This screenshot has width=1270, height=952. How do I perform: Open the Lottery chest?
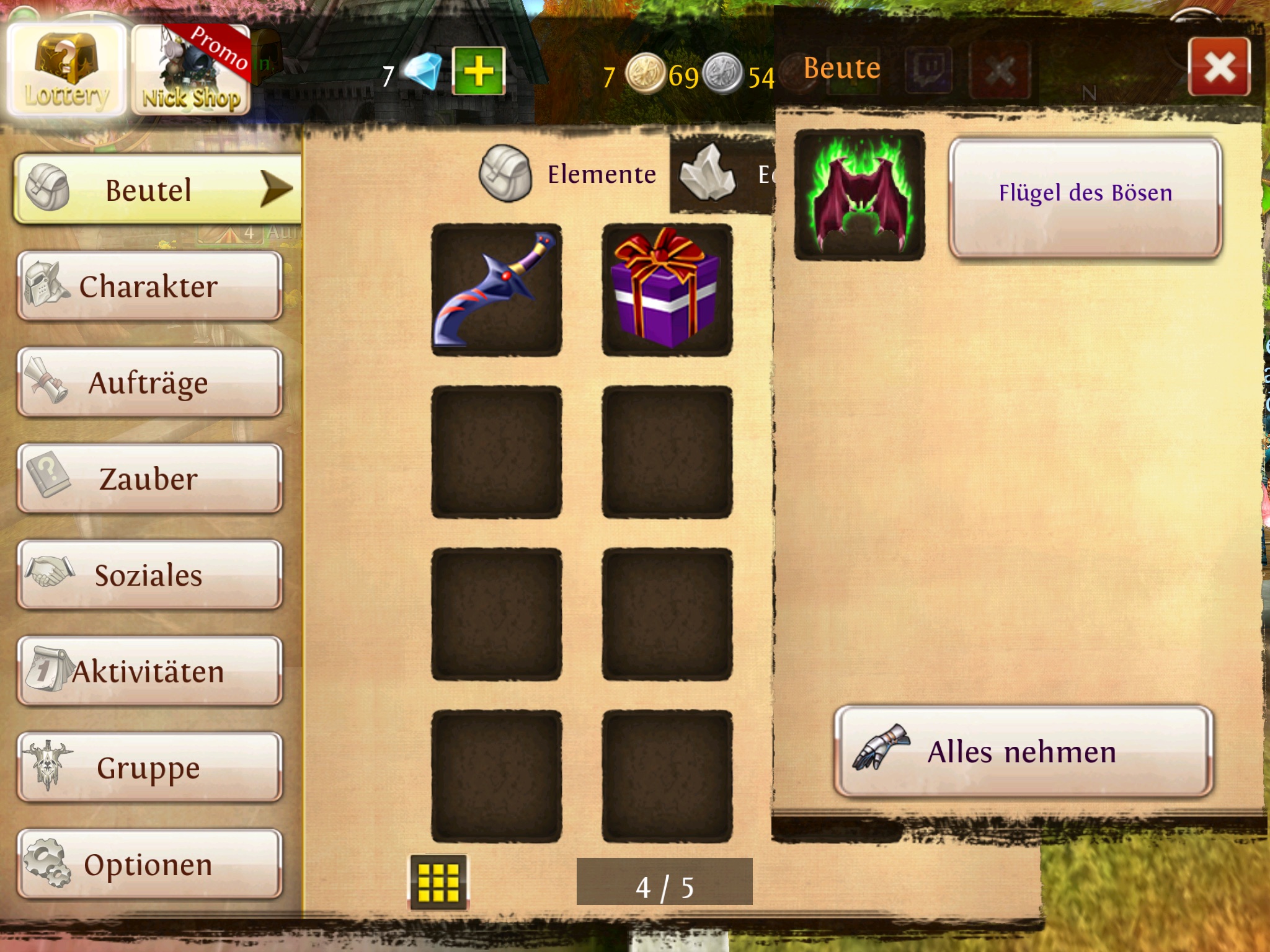pos(66,69)
